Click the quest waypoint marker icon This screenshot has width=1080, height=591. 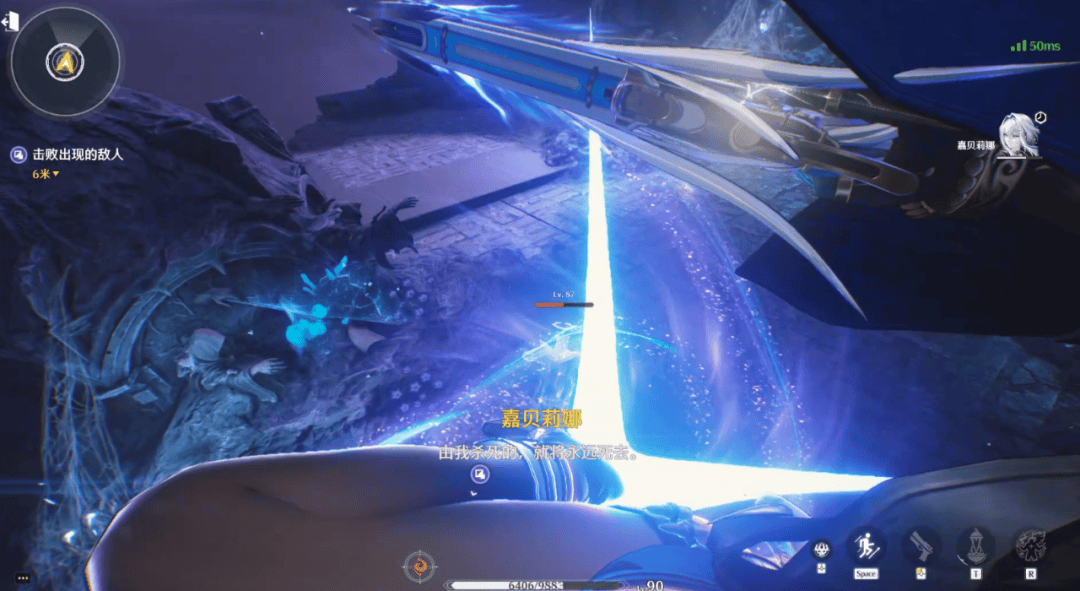(x=480, y=474)
